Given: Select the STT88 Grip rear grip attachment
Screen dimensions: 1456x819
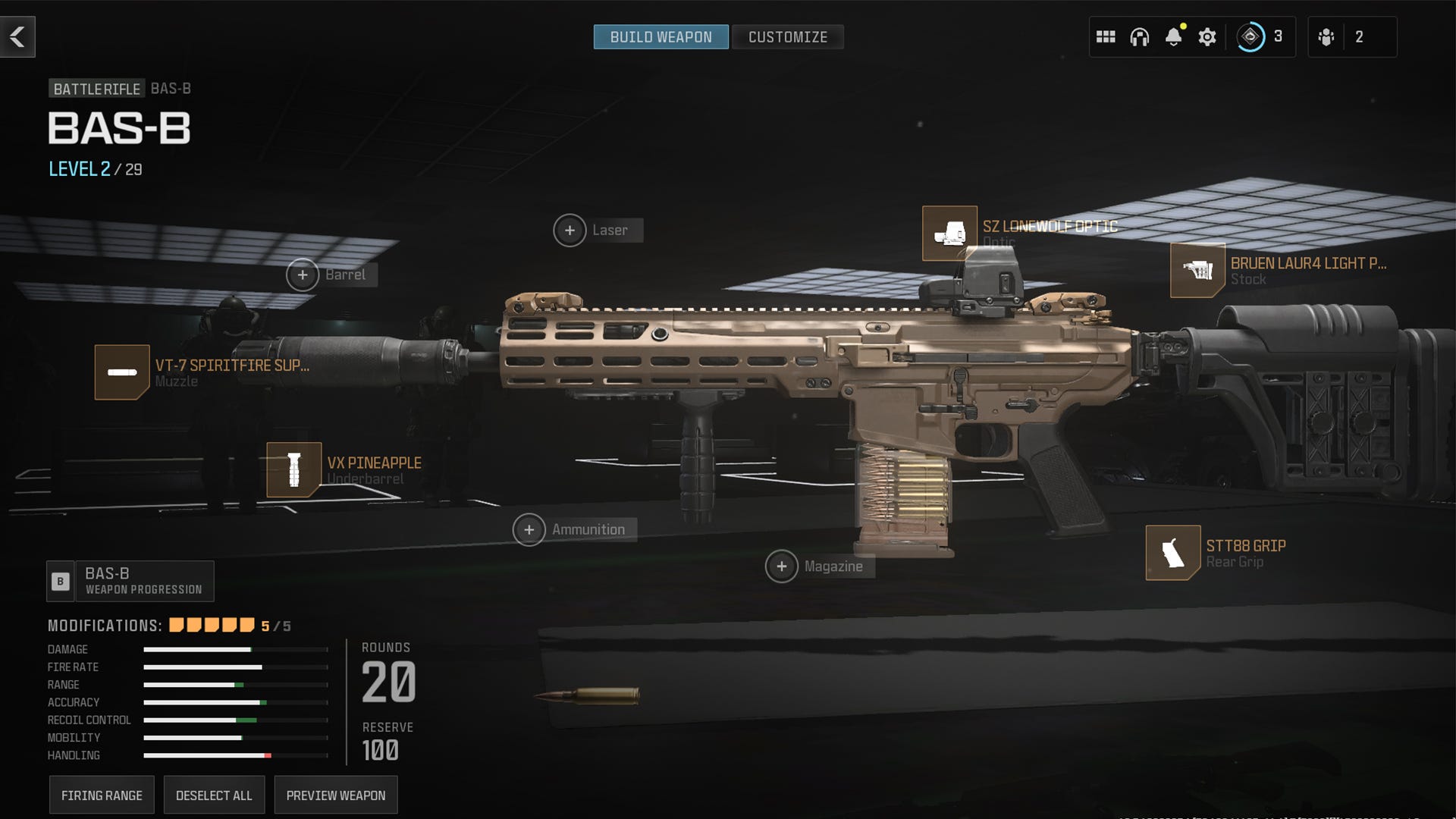Looking at the screenshot, I should (1172, 552).
